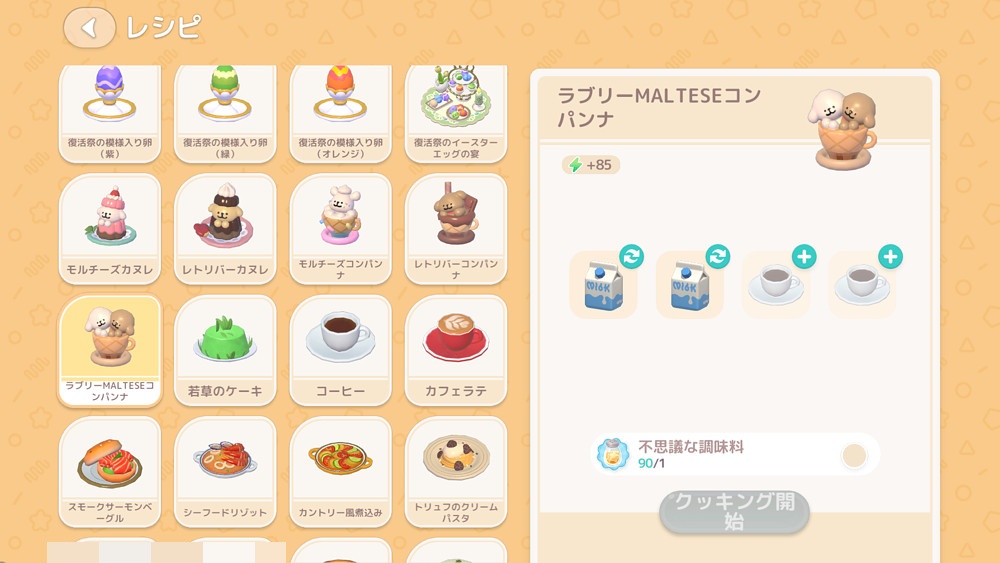
Task: Choose レトリバーコンパンナ recipe
Action: [455, 229]
